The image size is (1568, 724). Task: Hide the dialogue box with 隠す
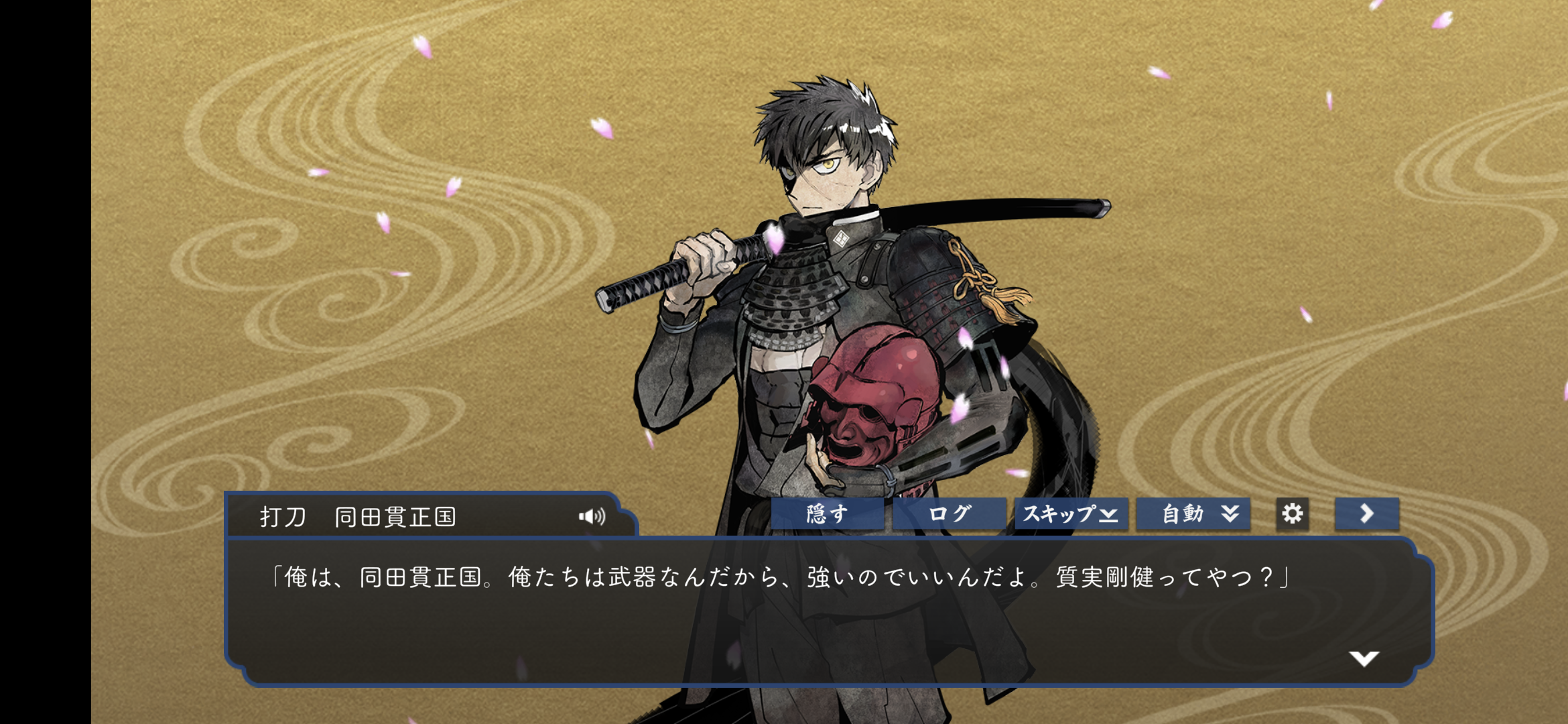click(827, 514)
